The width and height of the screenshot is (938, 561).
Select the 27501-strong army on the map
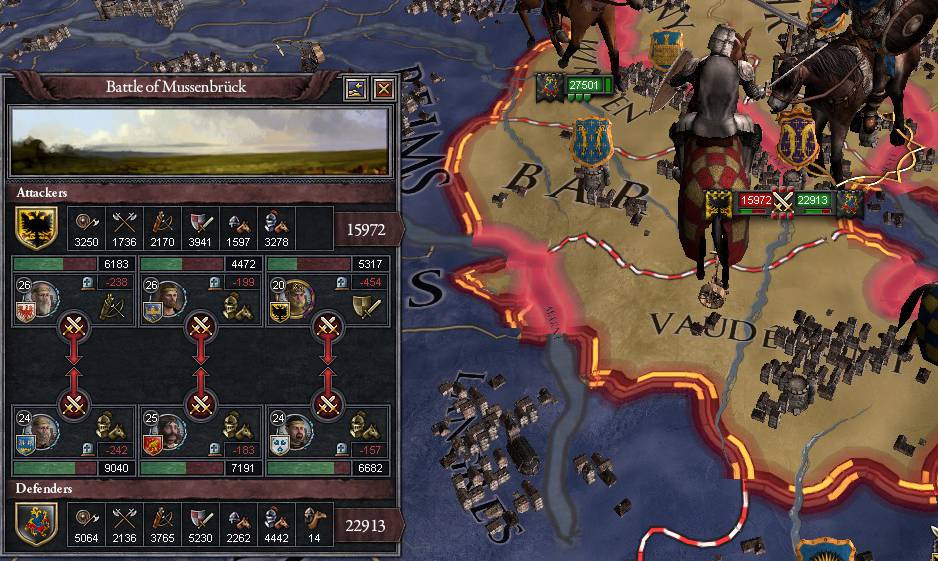584,86
